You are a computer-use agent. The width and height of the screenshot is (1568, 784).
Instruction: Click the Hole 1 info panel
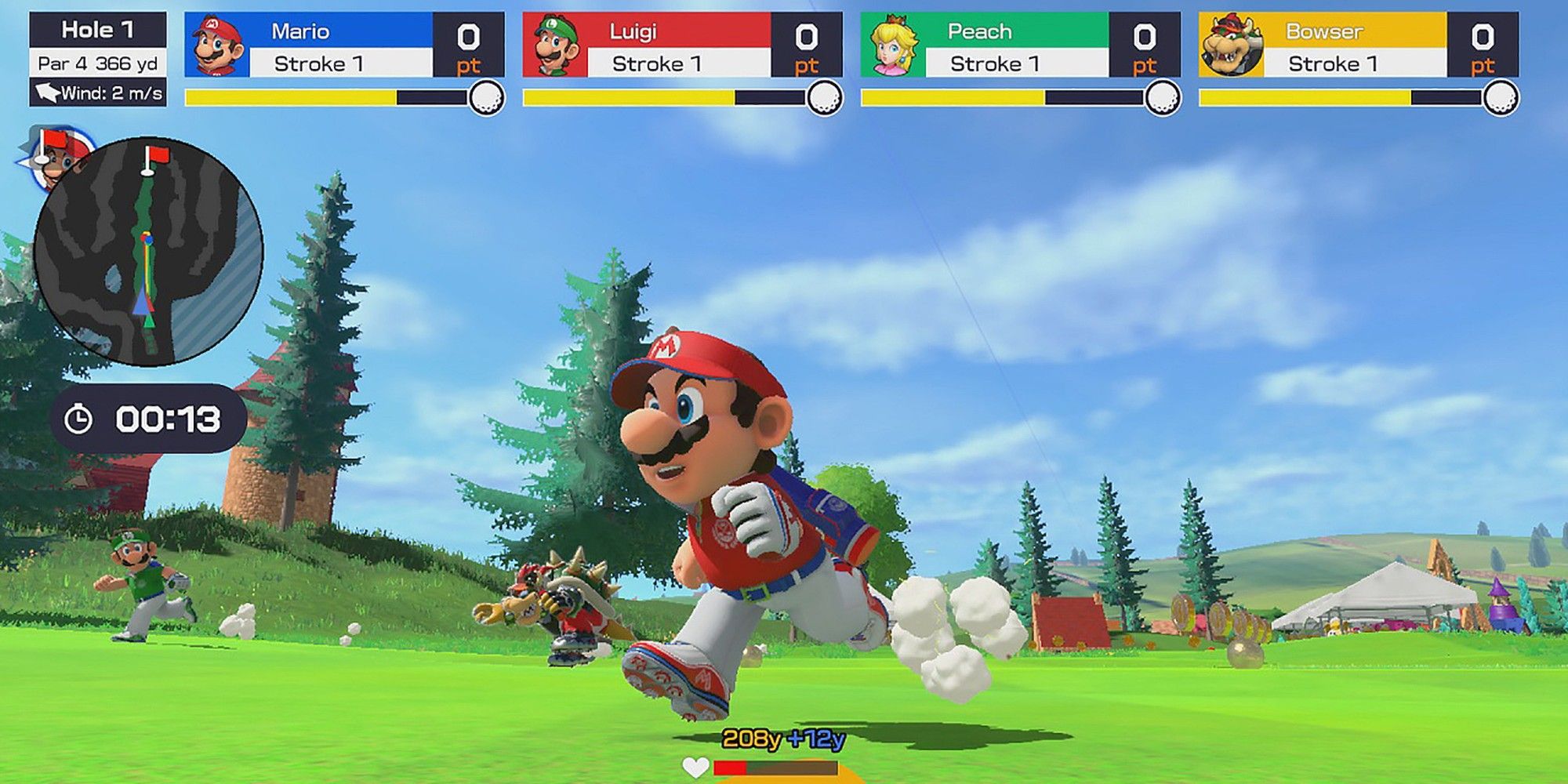click(98, 59)
